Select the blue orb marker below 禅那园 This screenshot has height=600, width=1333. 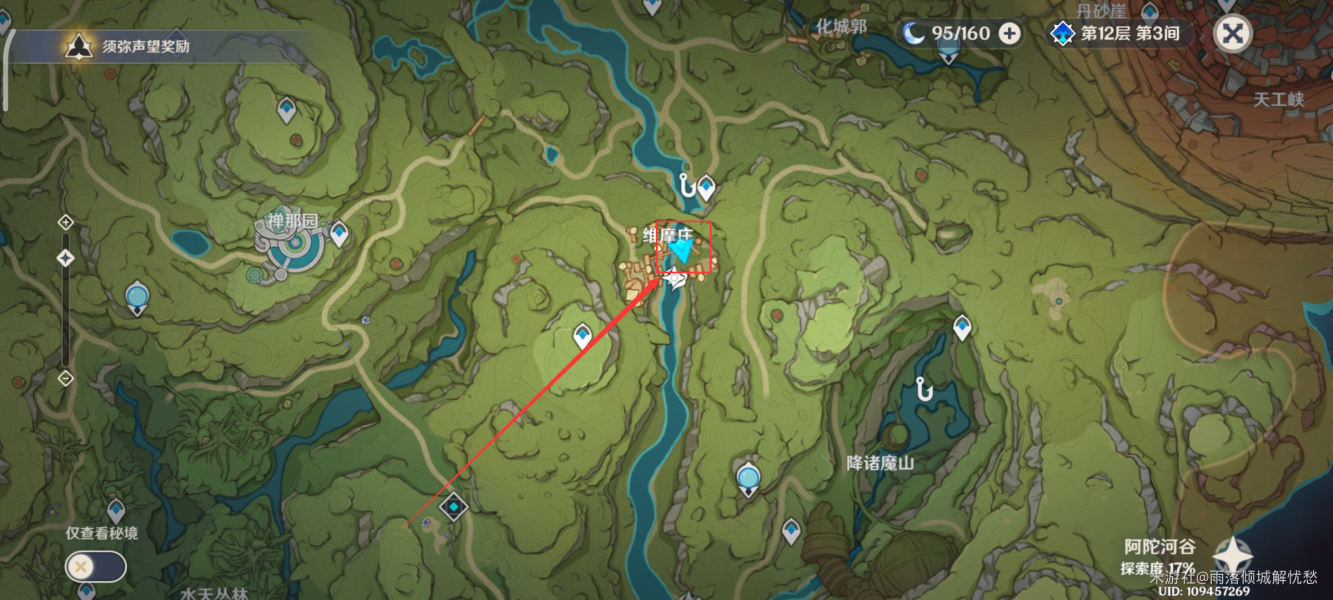point(137,297)
